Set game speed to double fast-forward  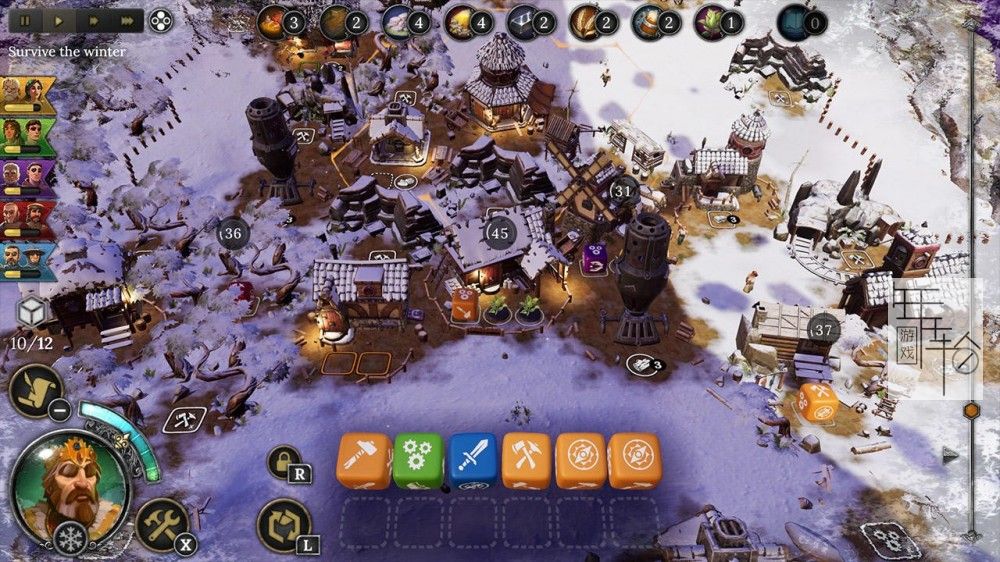point(93,20)
